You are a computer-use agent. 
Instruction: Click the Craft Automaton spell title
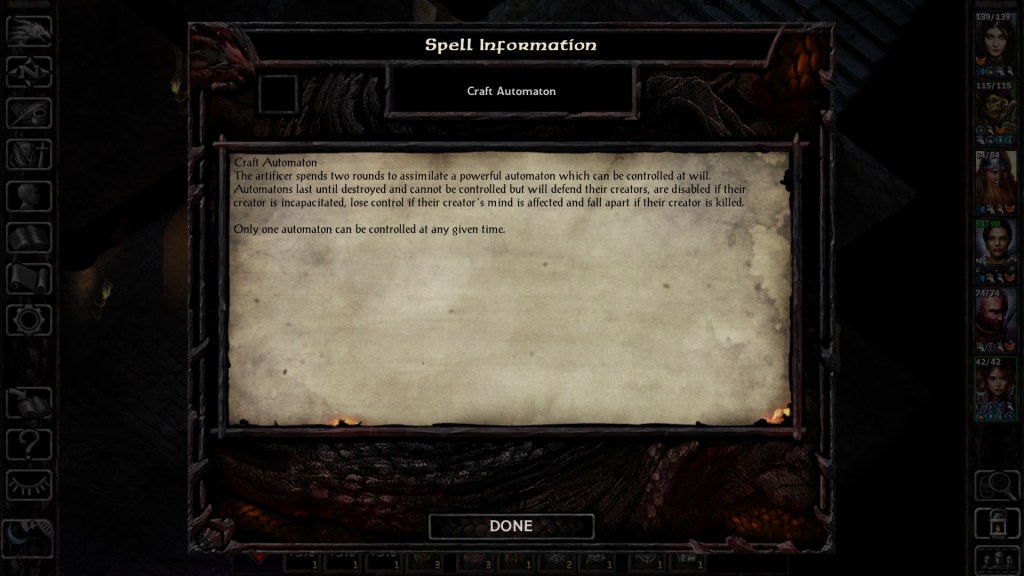[511, 91]
